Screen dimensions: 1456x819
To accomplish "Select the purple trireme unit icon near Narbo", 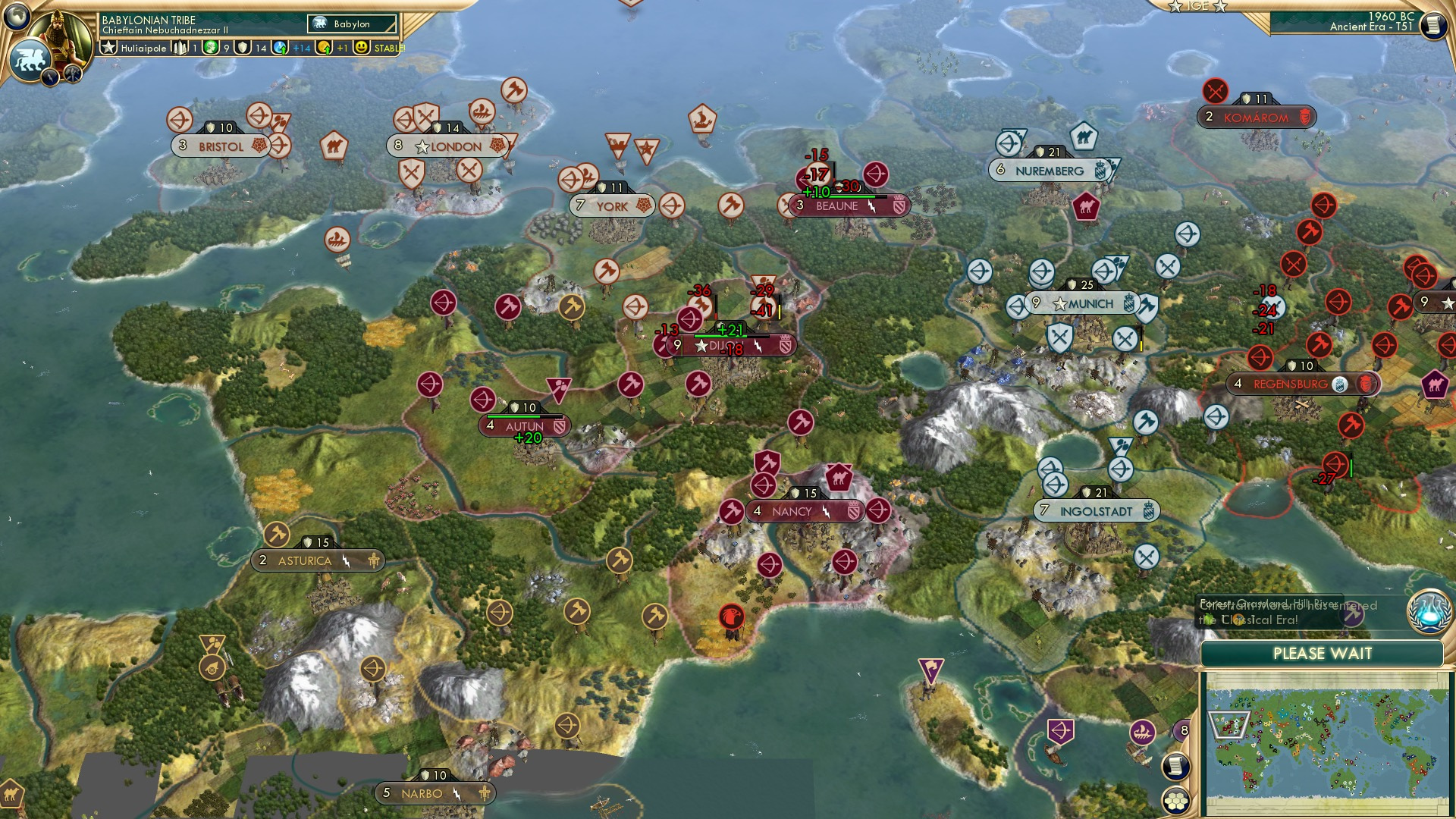I will pos(1142,732).
